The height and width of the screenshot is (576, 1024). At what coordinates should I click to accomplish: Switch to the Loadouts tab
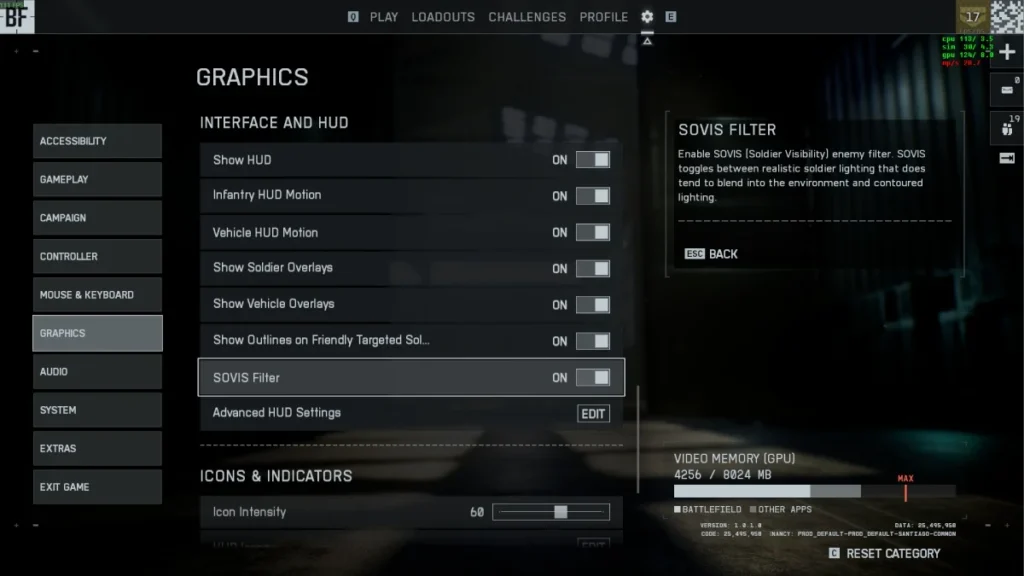pyautogui.click(x=443, y=17)
